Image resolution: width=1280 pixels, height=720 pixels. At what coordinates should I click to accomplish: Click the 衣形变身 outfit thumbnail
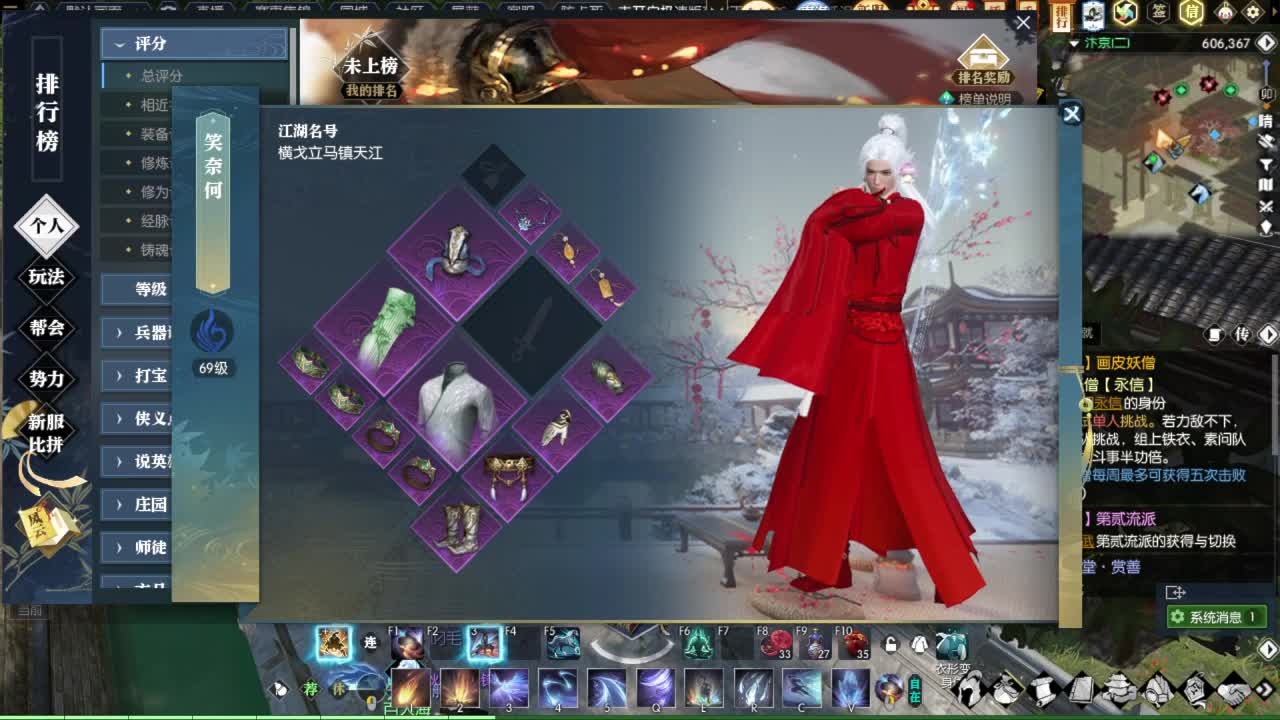pyautogui.click(x=952, y=642)
